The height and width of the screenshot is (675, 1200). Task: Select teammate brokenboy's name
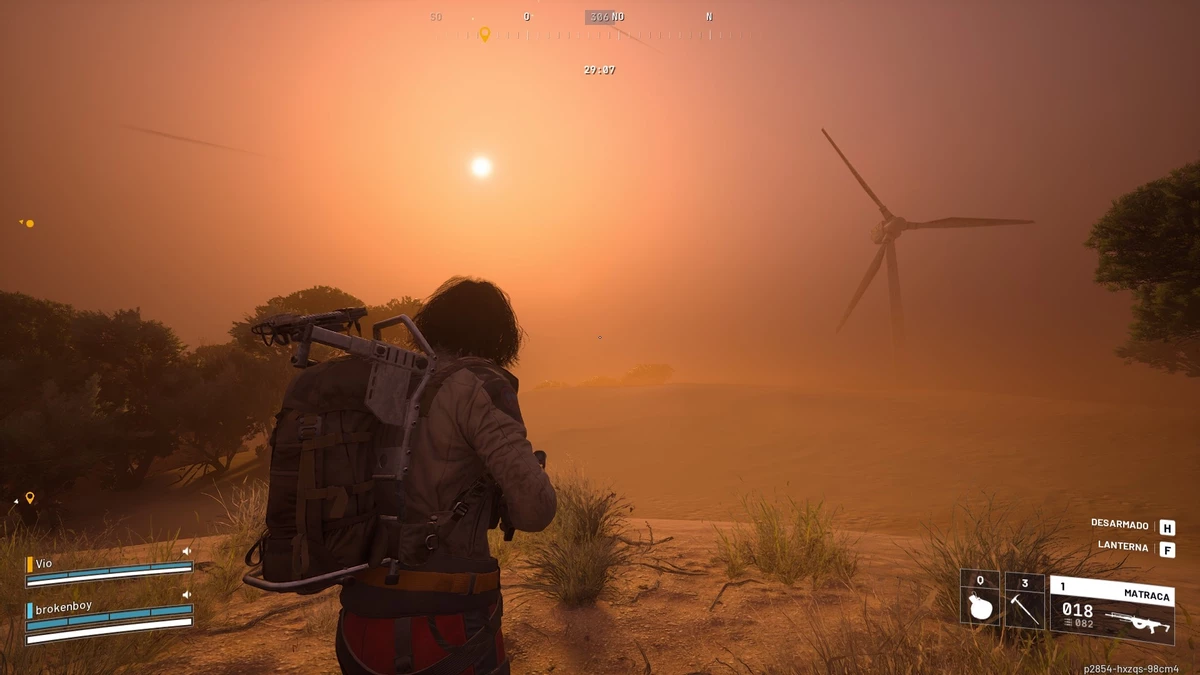point(63,607)
